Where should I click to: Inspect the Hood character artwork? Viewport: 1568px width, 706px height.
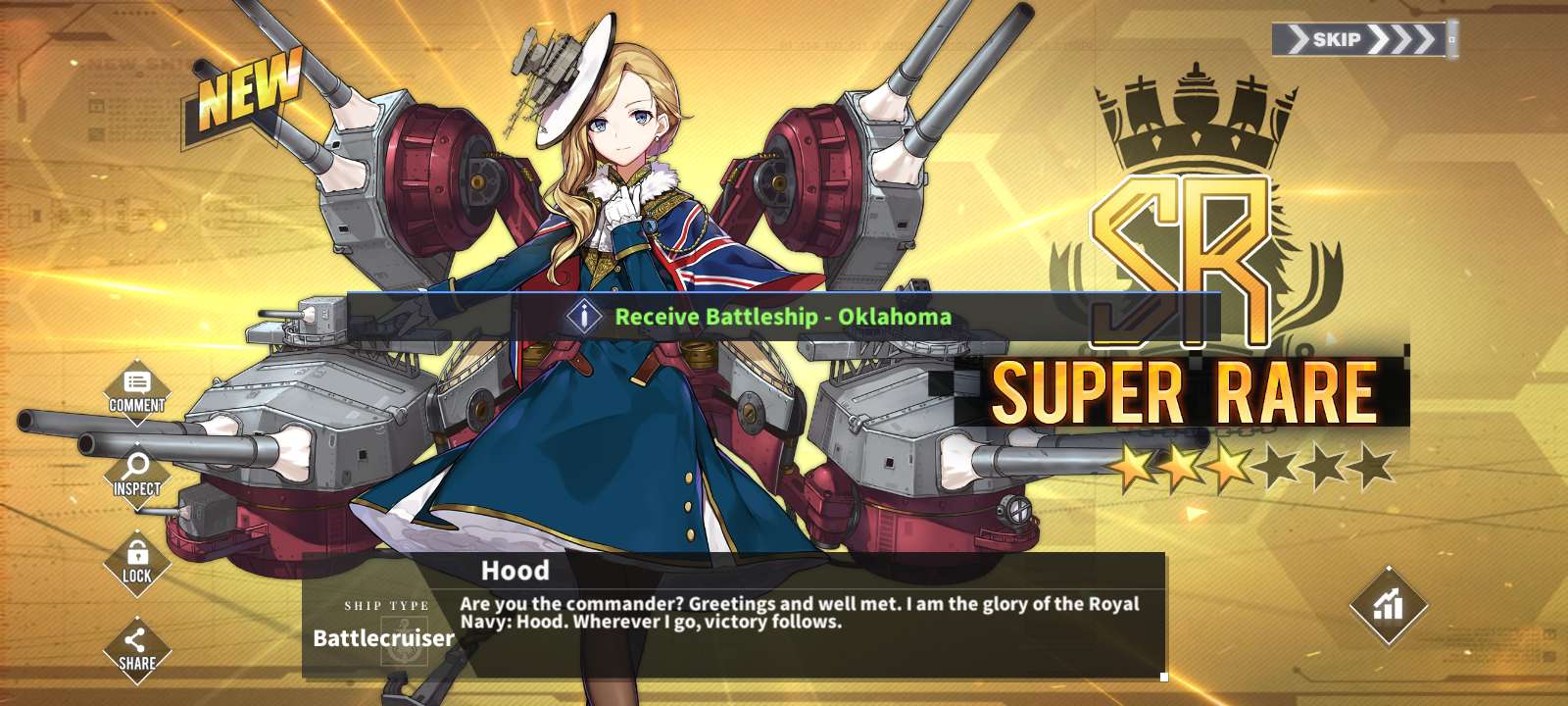137,476
